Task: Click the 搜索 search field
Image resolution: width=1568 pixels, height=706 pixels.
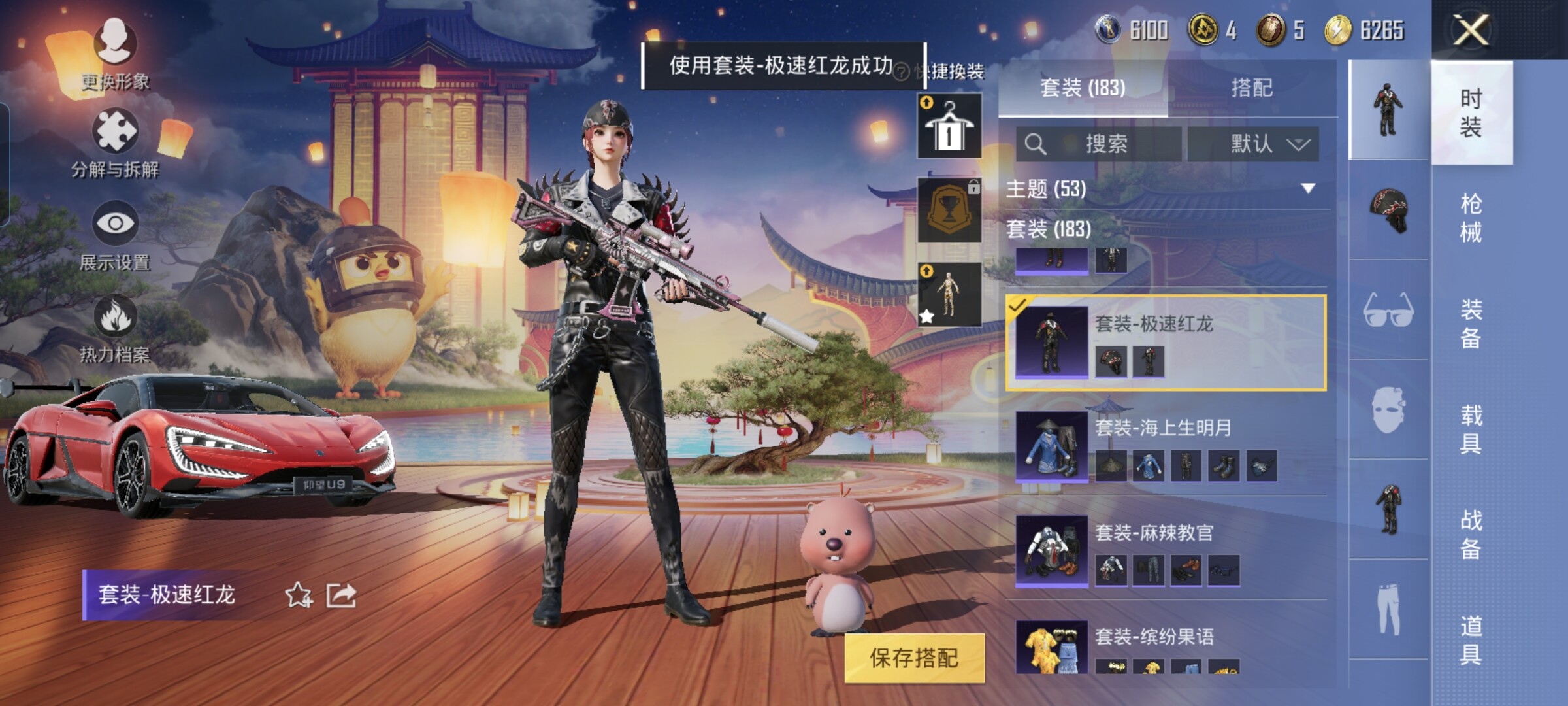Action: (1099, 144)
